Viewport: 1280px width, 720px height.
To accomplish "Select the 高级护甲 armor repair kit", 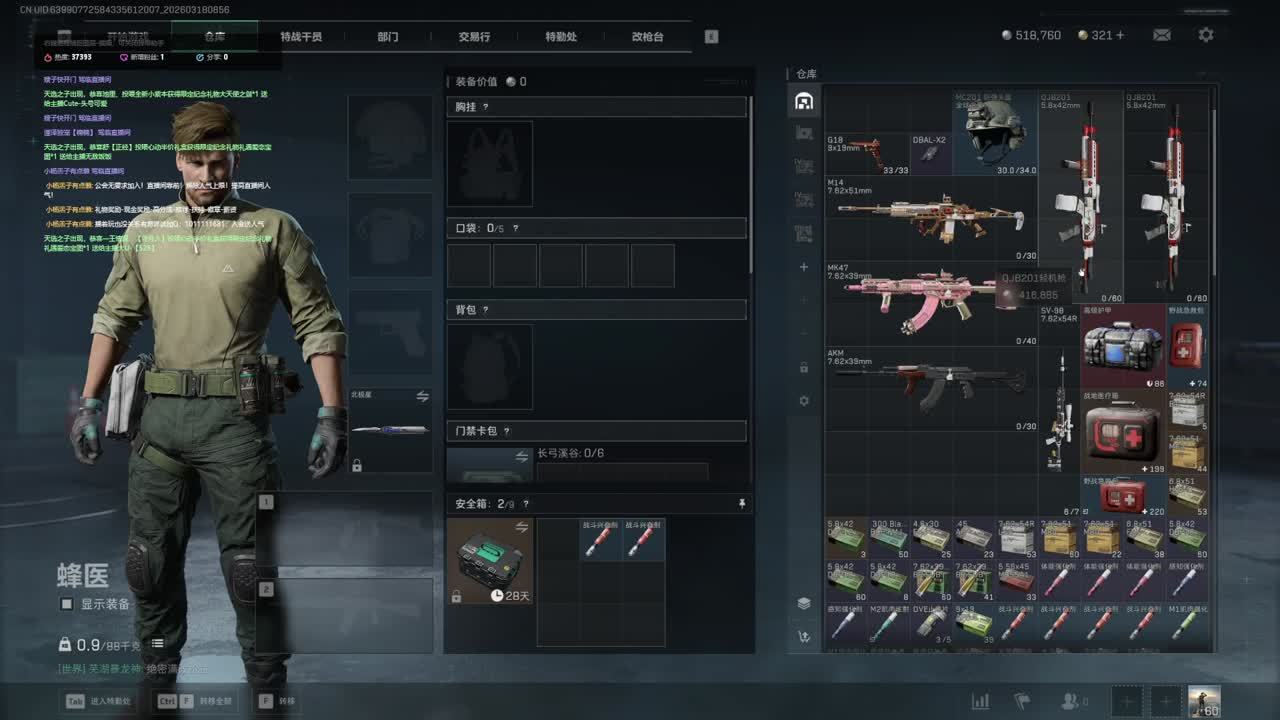I will (x=1123, y=346).
